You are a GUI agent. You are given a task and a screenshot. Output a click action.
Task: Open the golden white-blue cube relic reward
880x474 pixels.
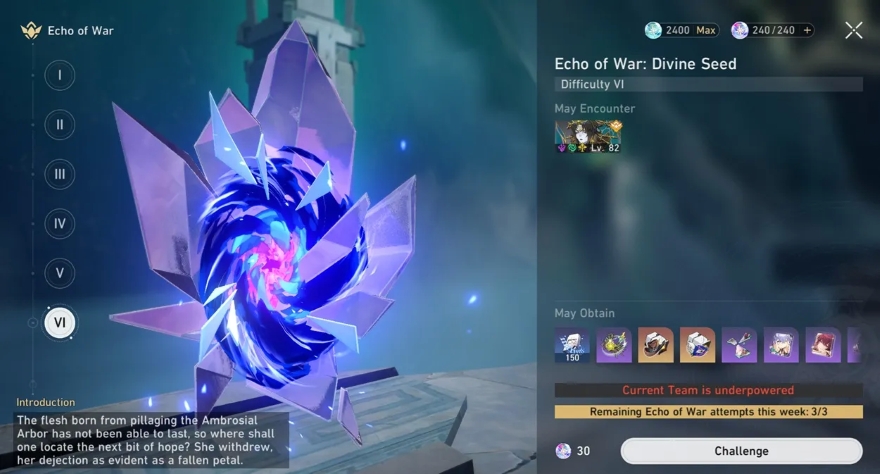tap(698, 345)
